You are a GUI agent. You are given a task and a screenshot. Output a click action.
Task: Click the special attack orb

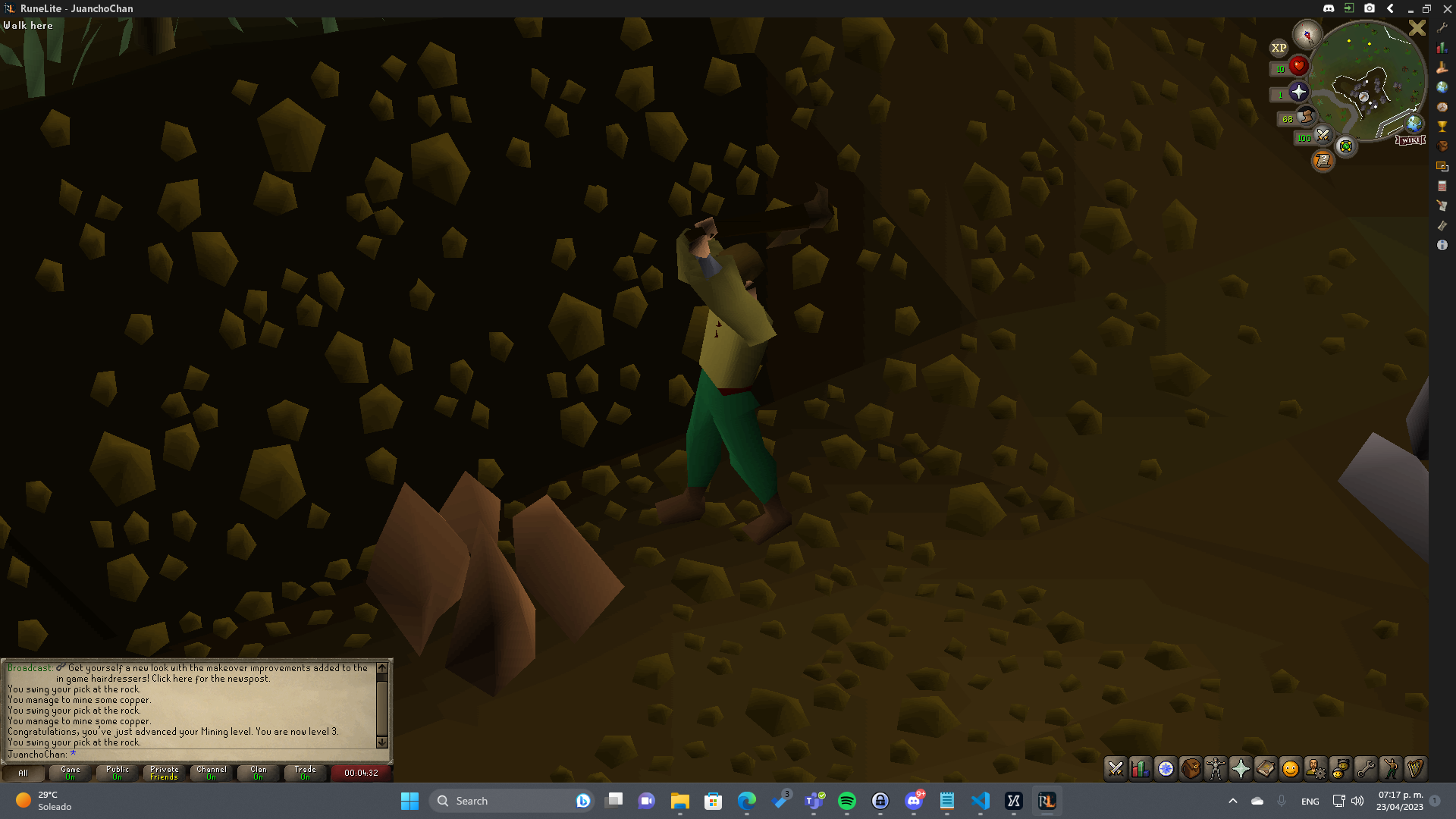[1323, 135]
